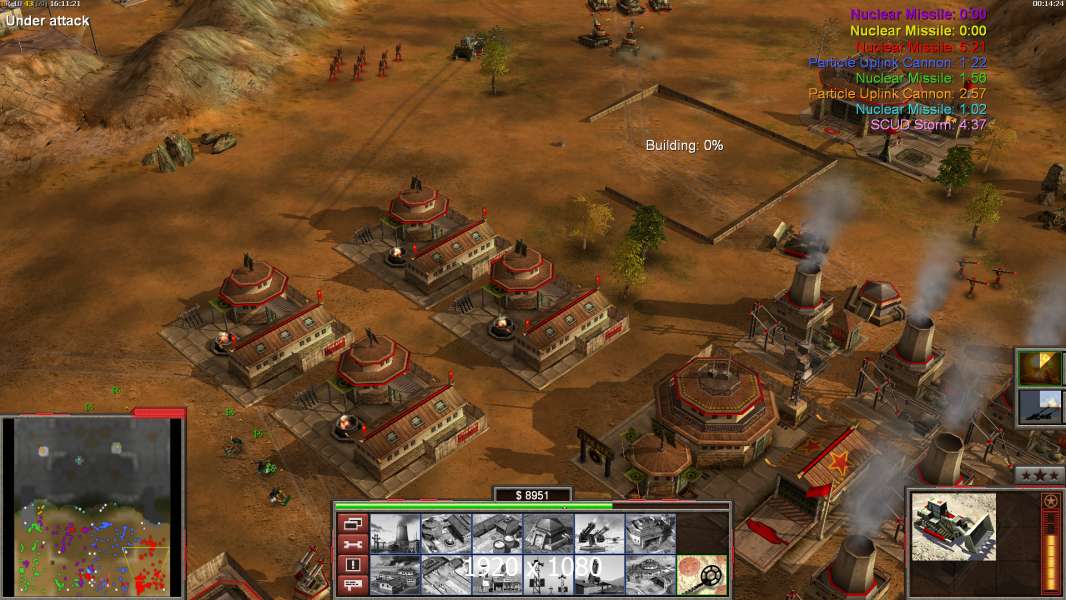Activate the mine-clearing detector command

(x=701, y=575)
